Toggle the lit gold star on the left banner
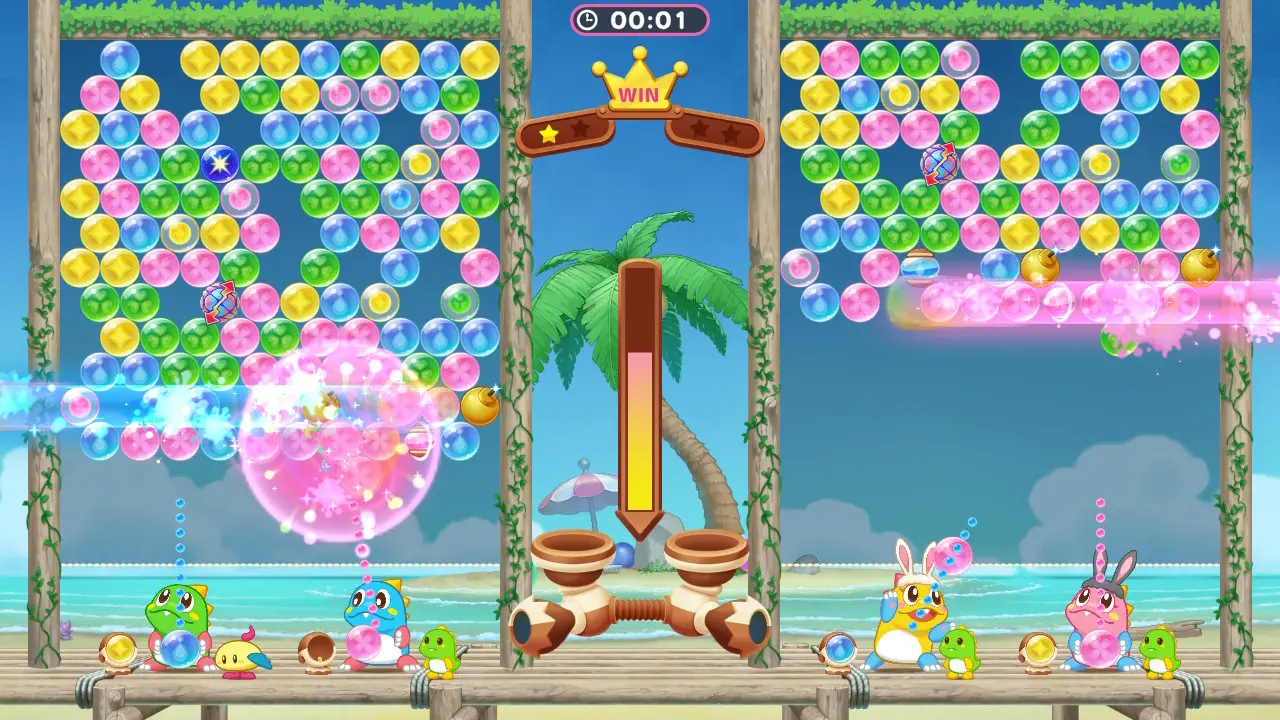 point(548,131)
